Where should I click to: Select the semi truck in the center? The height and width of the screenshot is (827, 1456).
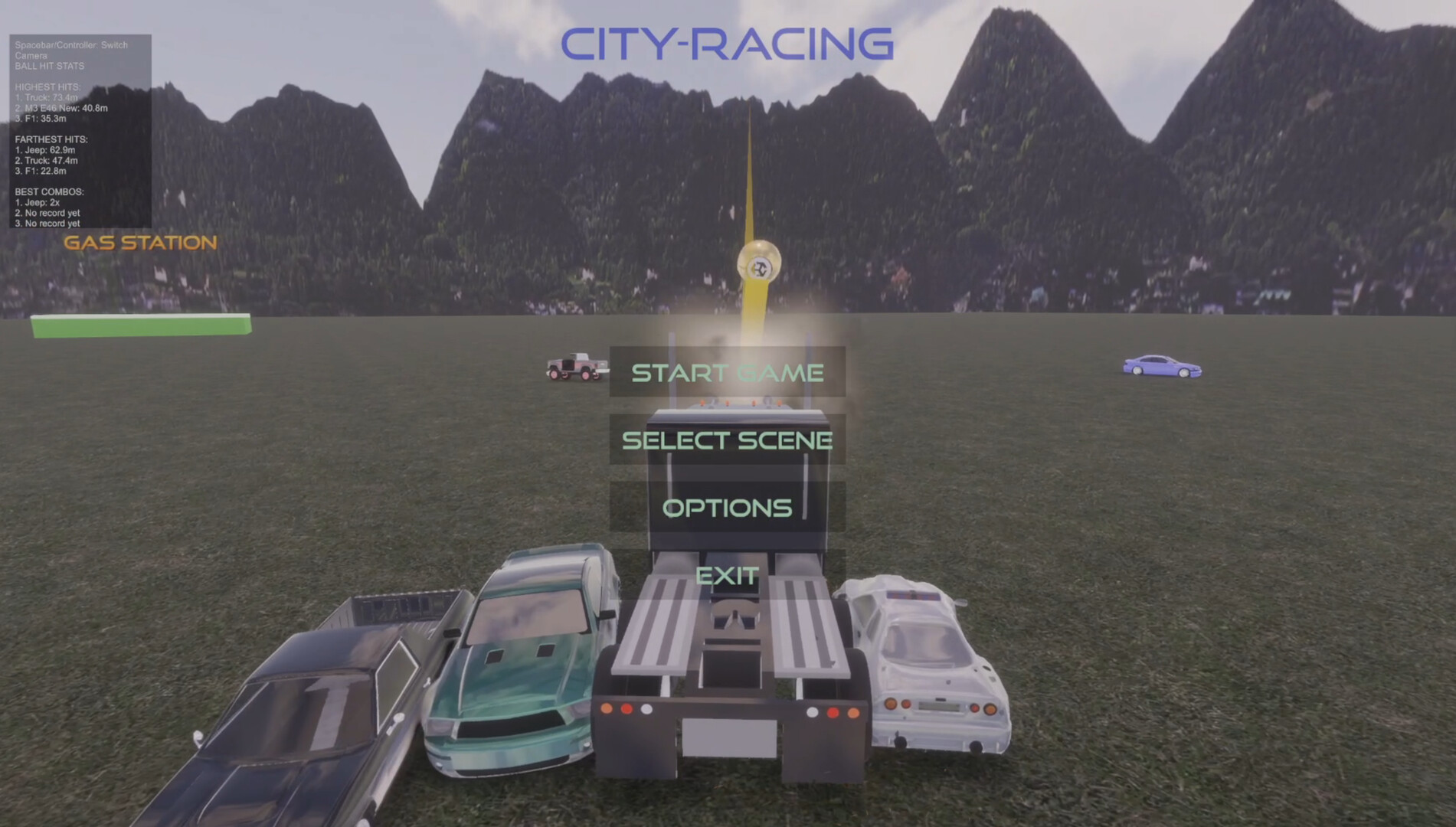click(728, 674)
